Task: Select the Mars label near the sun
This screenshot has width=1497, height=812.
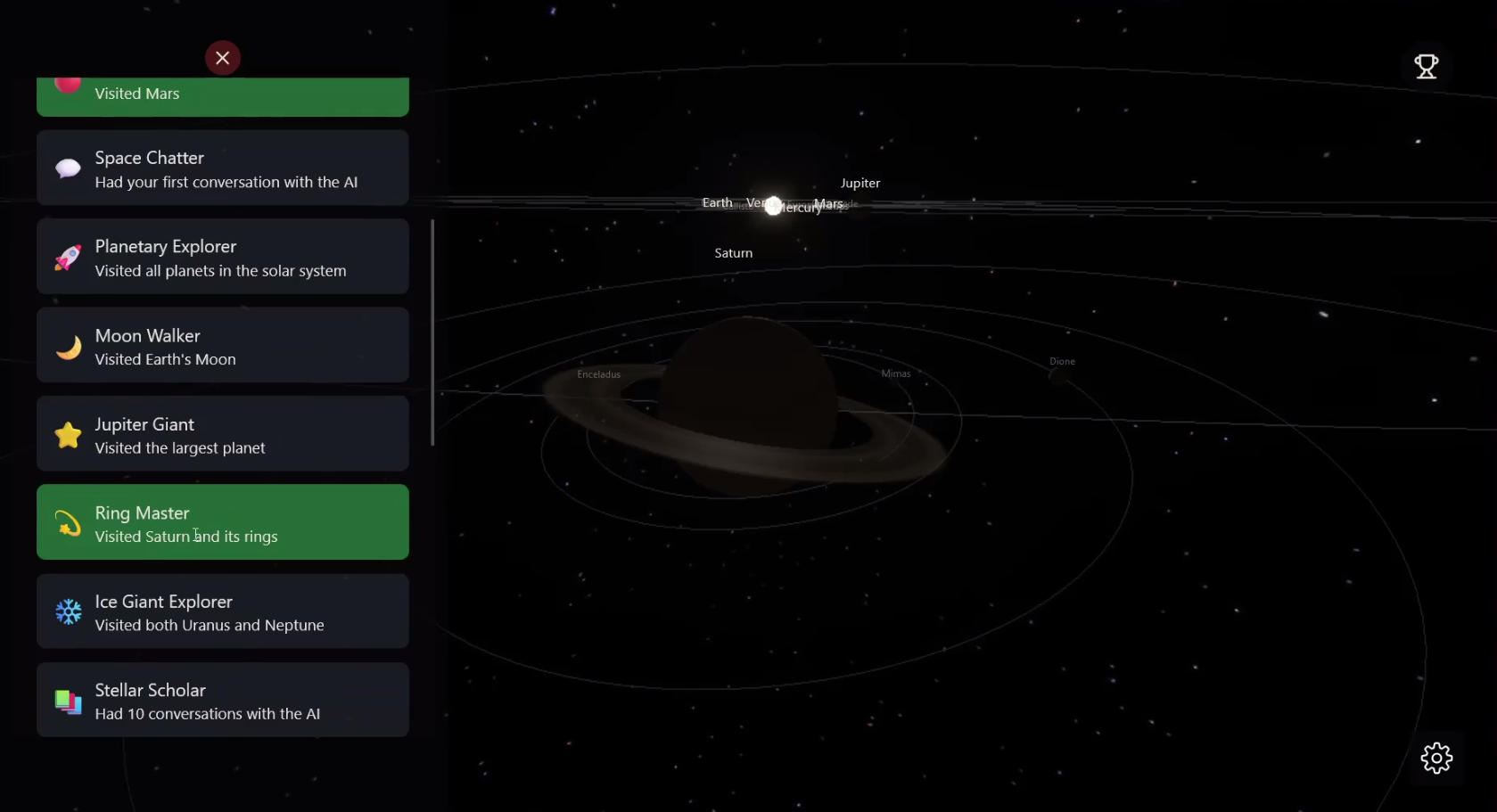Action: click(x=828, y=203)
